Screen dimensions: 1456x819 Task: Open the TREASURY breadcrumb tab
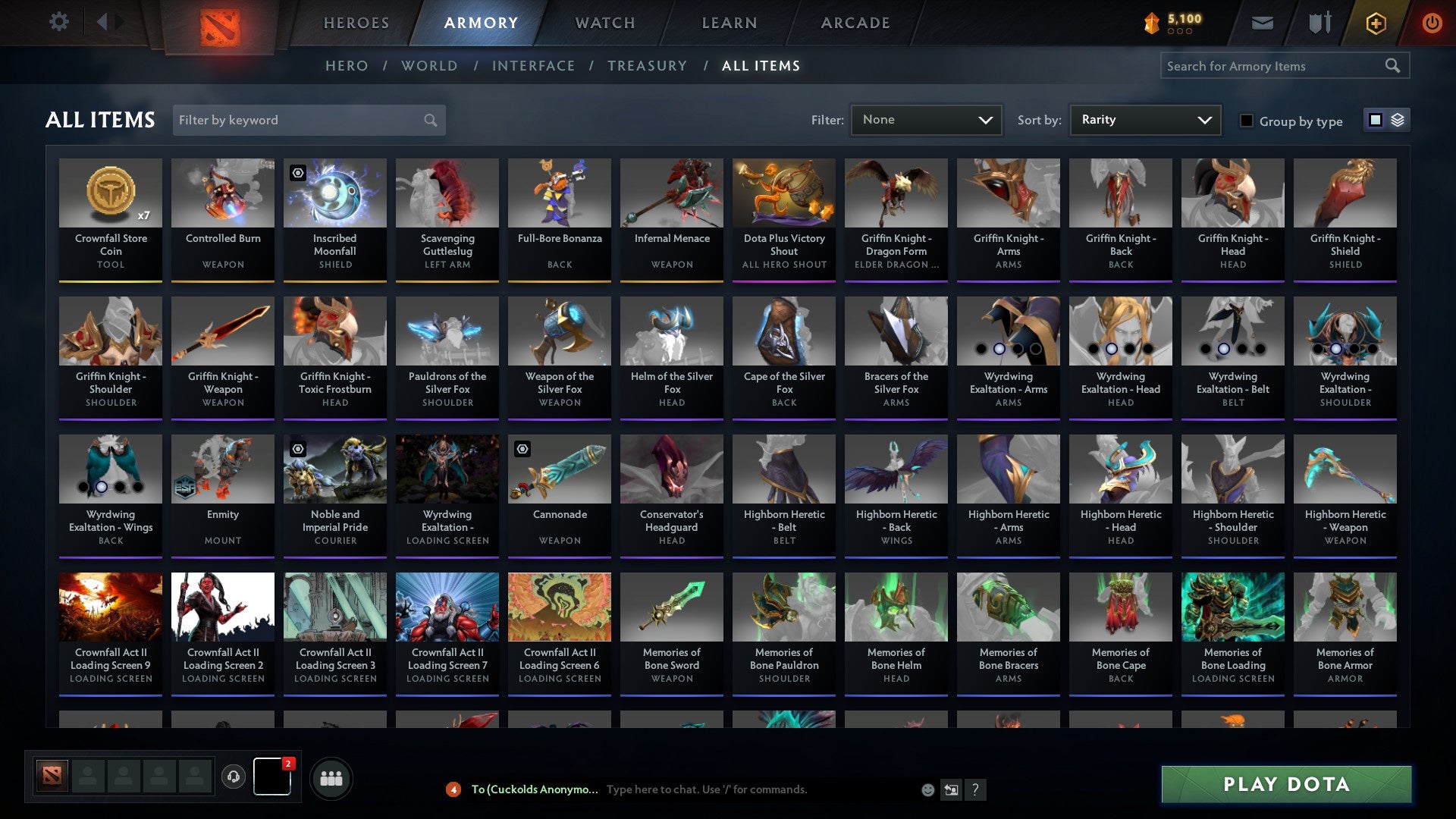coord(648,66)
